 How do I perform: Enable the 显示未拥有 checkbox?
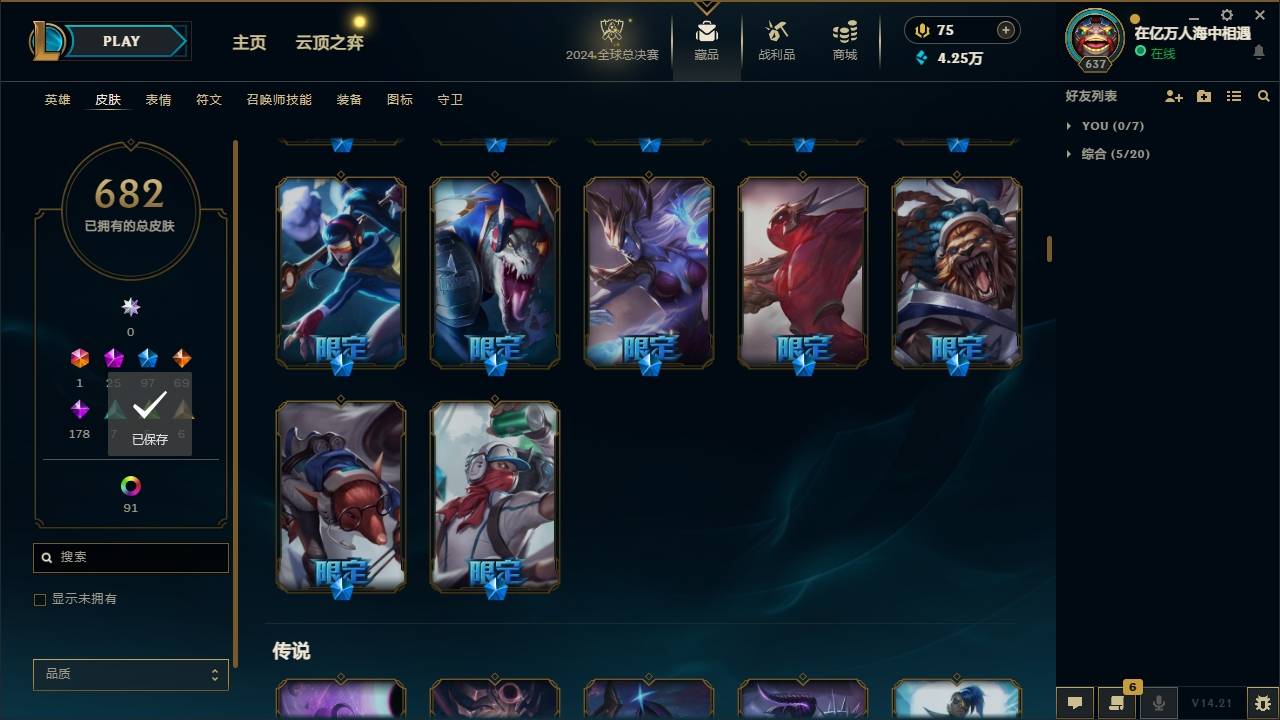click(40, 599)
